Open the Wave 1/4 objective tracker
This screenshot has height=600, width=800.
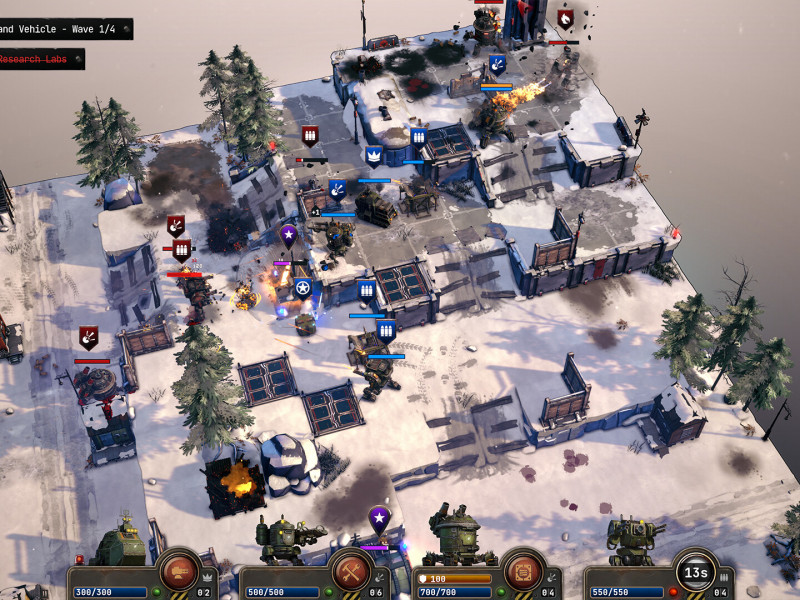point(64,29)
